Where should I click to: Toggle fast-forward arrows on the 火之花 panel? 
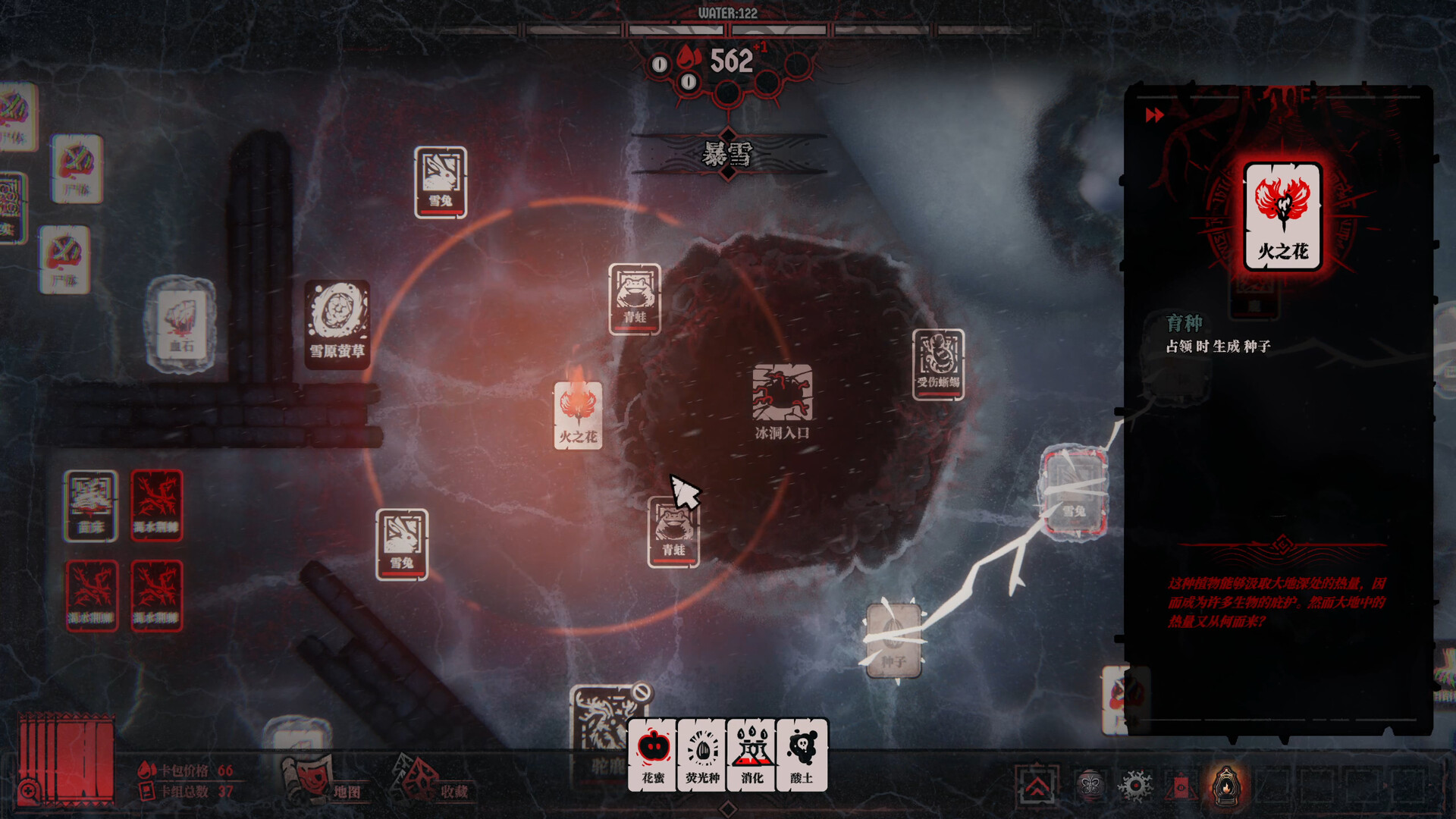[x=1154, y=115]
